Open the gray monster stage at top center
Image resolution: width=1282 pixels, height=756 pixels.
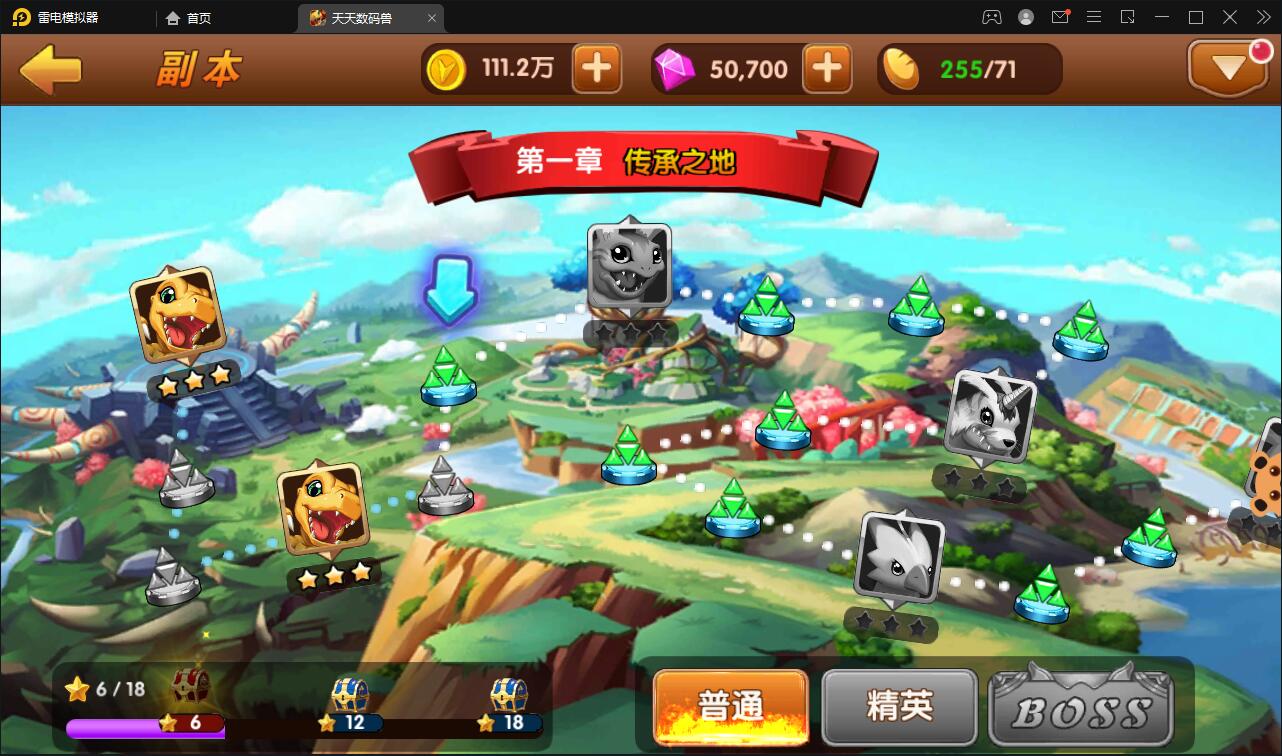pyautogui.click(x=628, y=268)
